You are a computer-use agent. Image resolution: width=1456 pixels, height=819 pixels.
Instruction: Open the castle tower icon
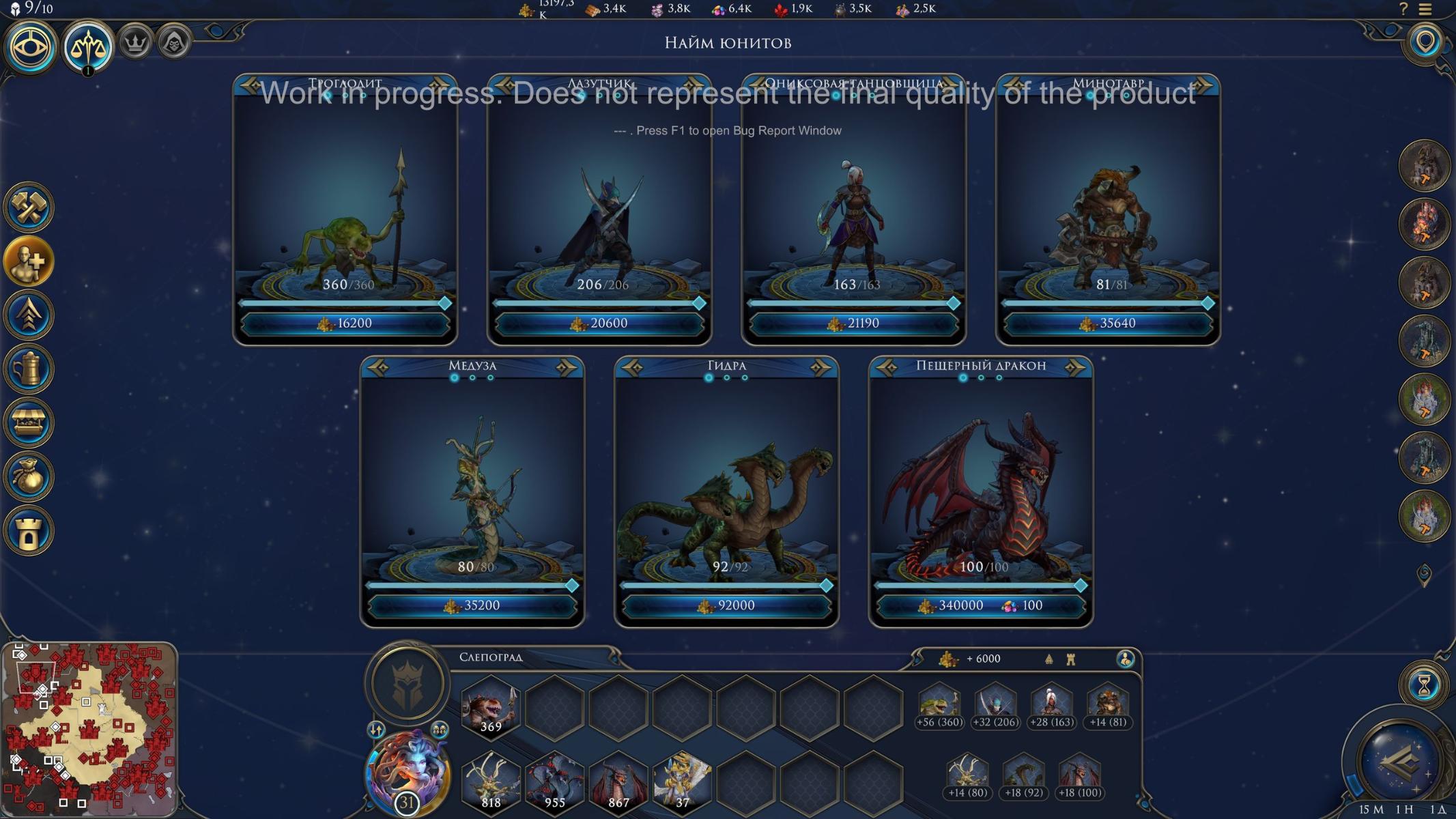29,531
